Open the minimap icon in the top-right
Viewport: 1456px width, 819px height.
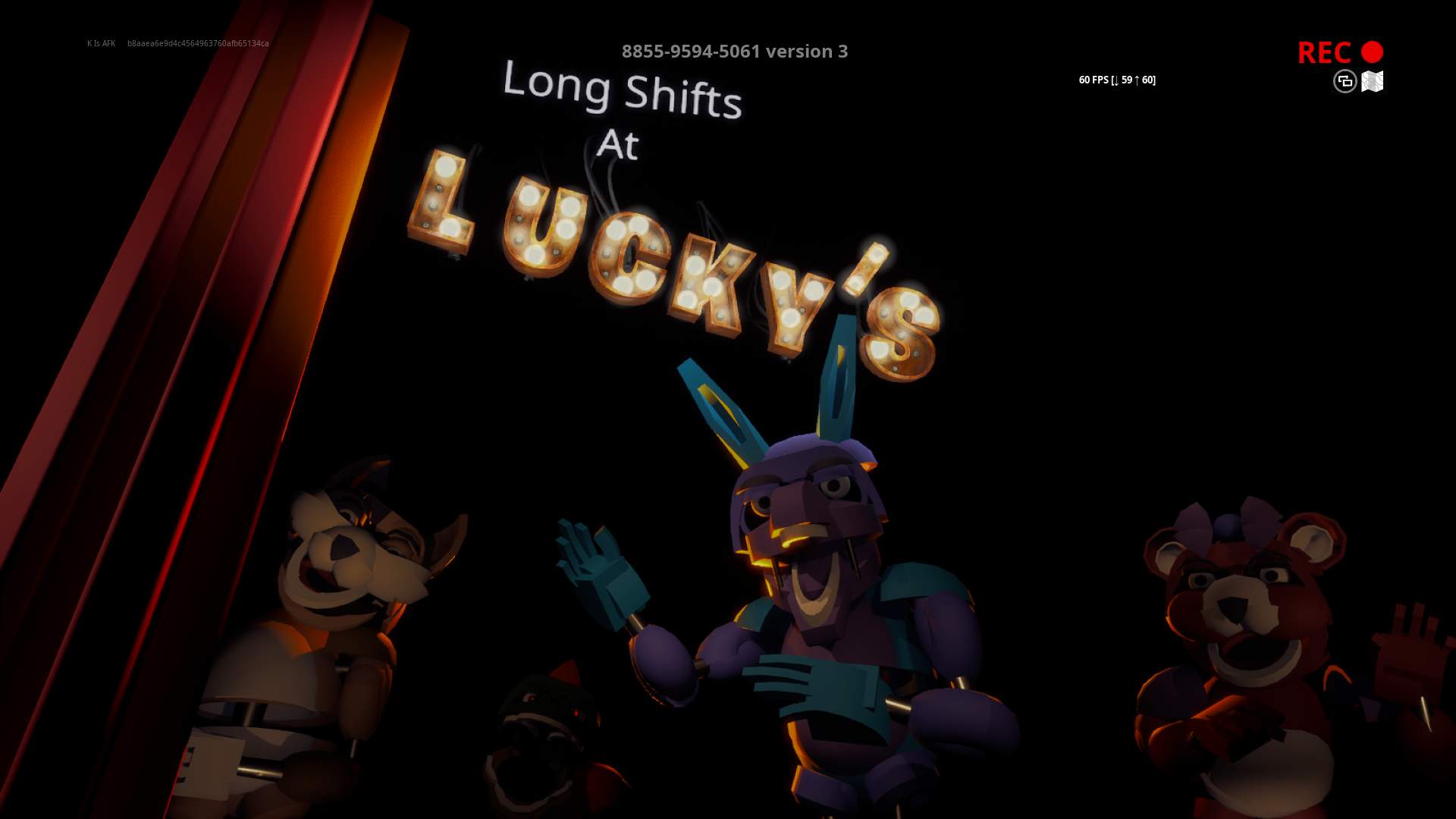point(1373,82)
